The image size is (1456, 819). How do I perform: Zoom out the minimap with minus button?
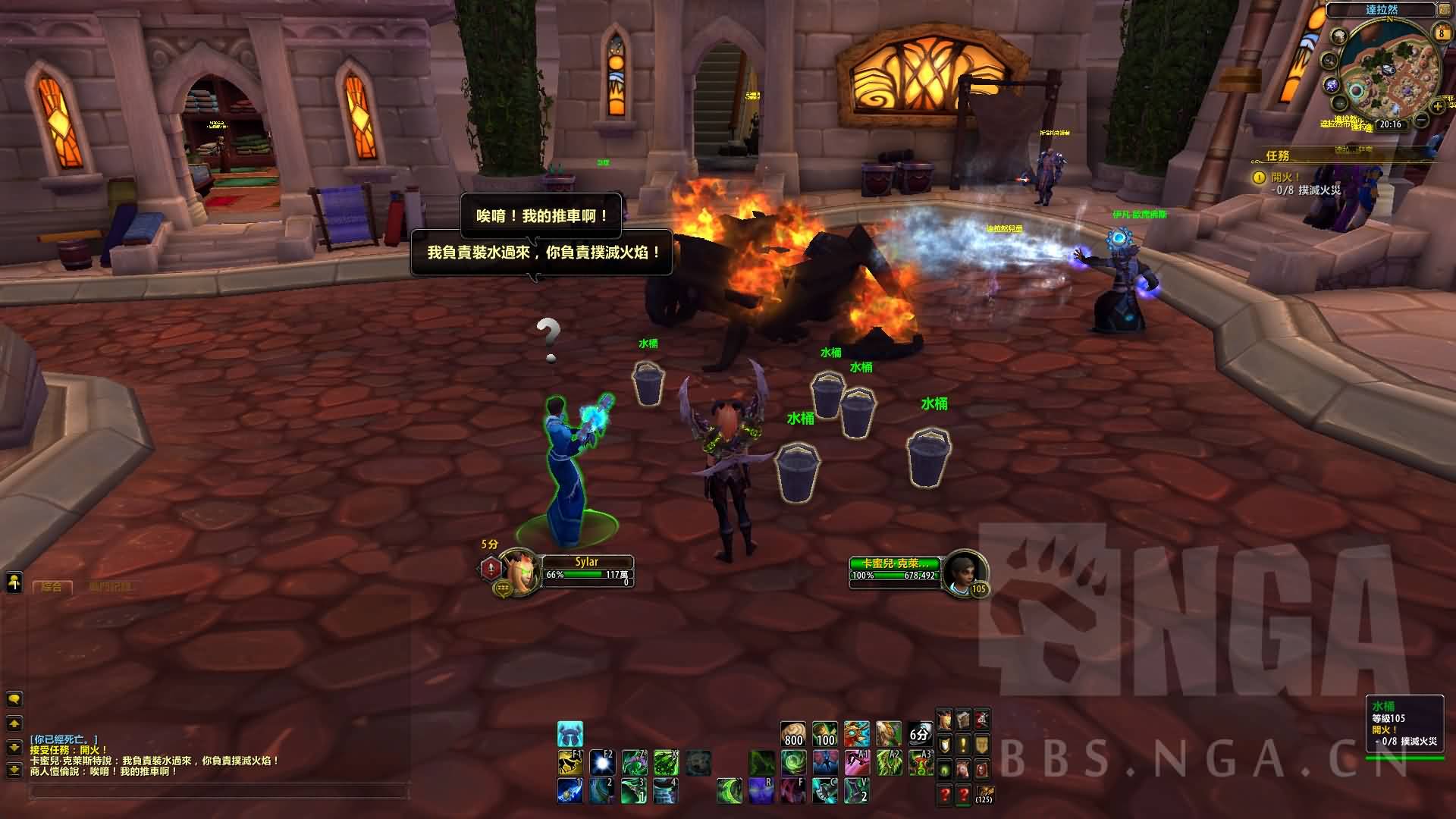tap(1422, 121)
